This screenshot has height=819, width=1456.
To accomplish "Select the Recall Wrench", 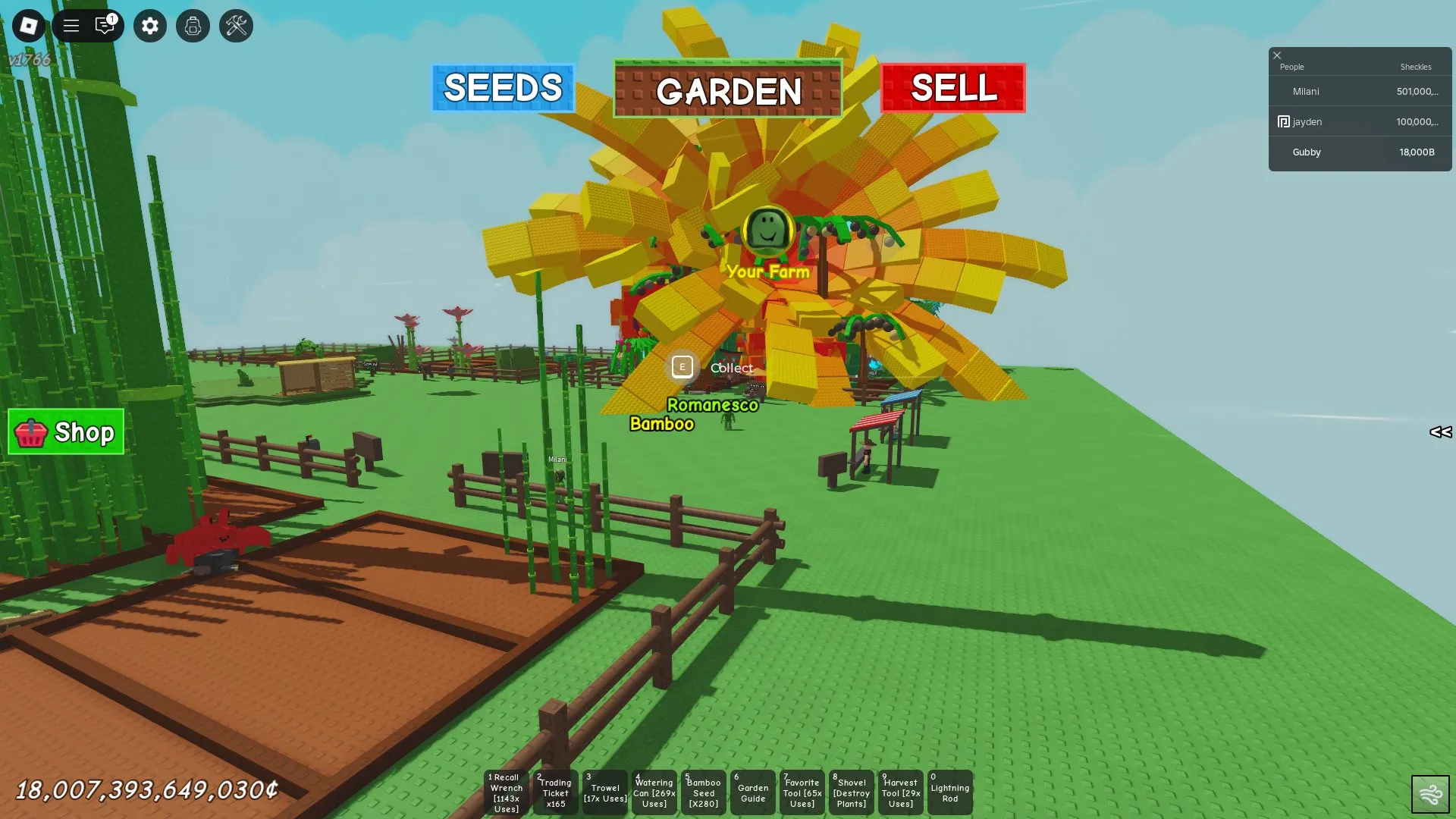I will [506, 792].
